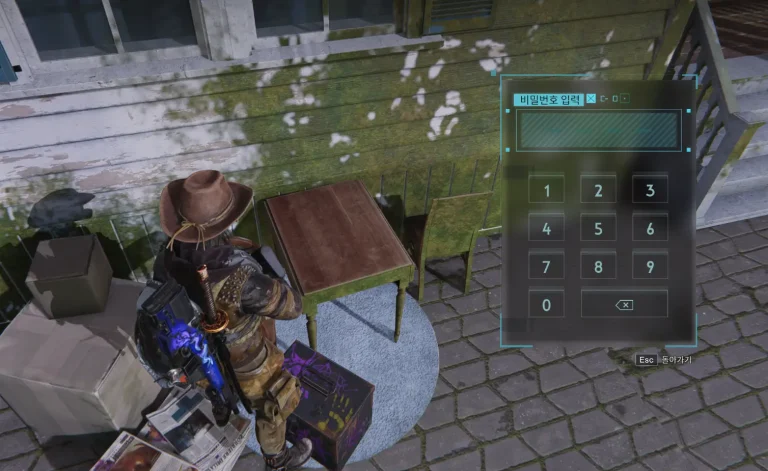This screenshot has width=768, height=471.
Task: Choose the 5 key in the keypad
Action: pos(598,228)
